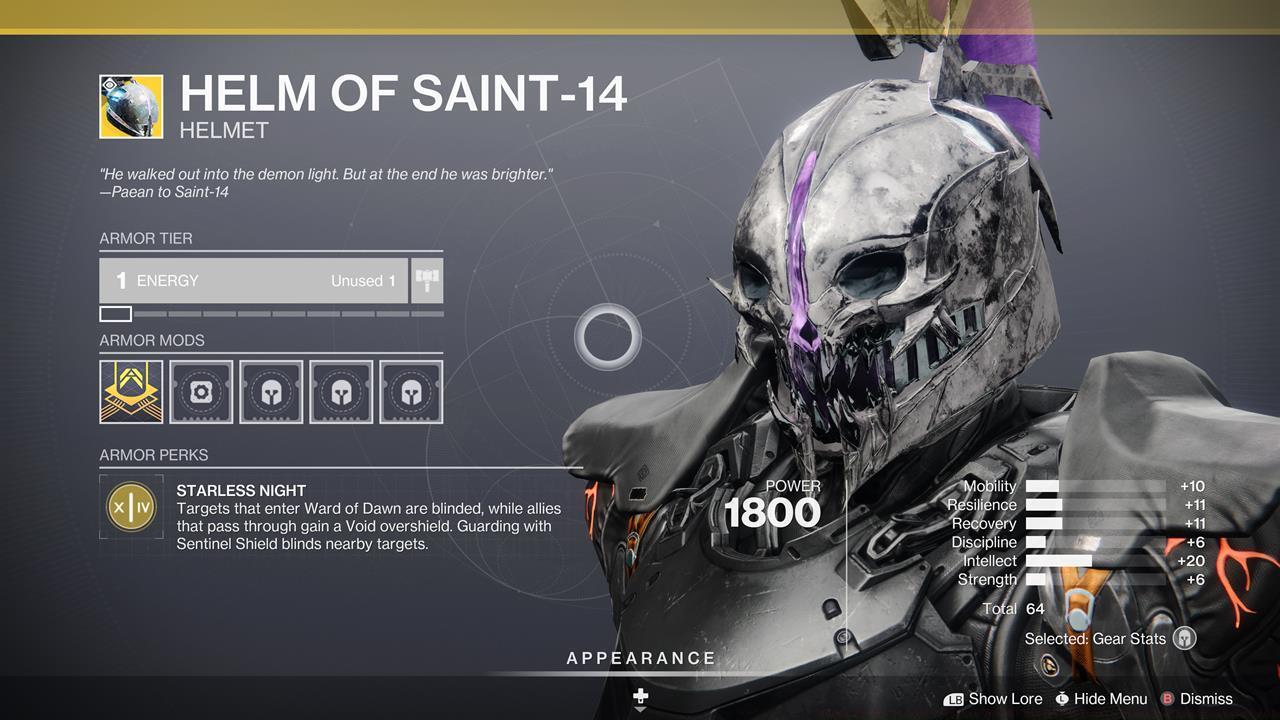Select the fourth armor mod slot
The height and width of the screenshot is (720, 1280).
tap(341, 391)
